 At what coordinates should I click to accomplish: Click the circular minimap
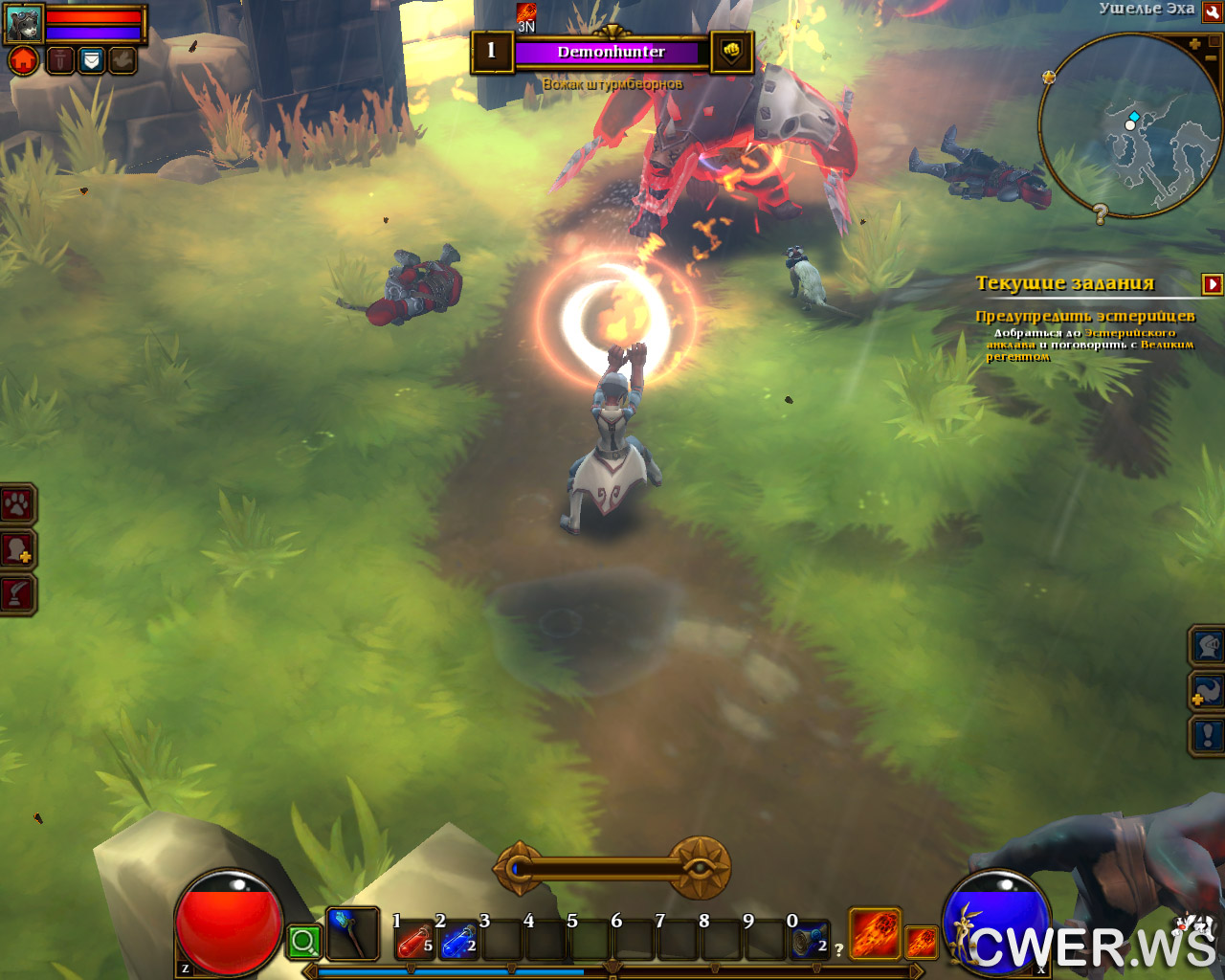tap(1129, 124)
